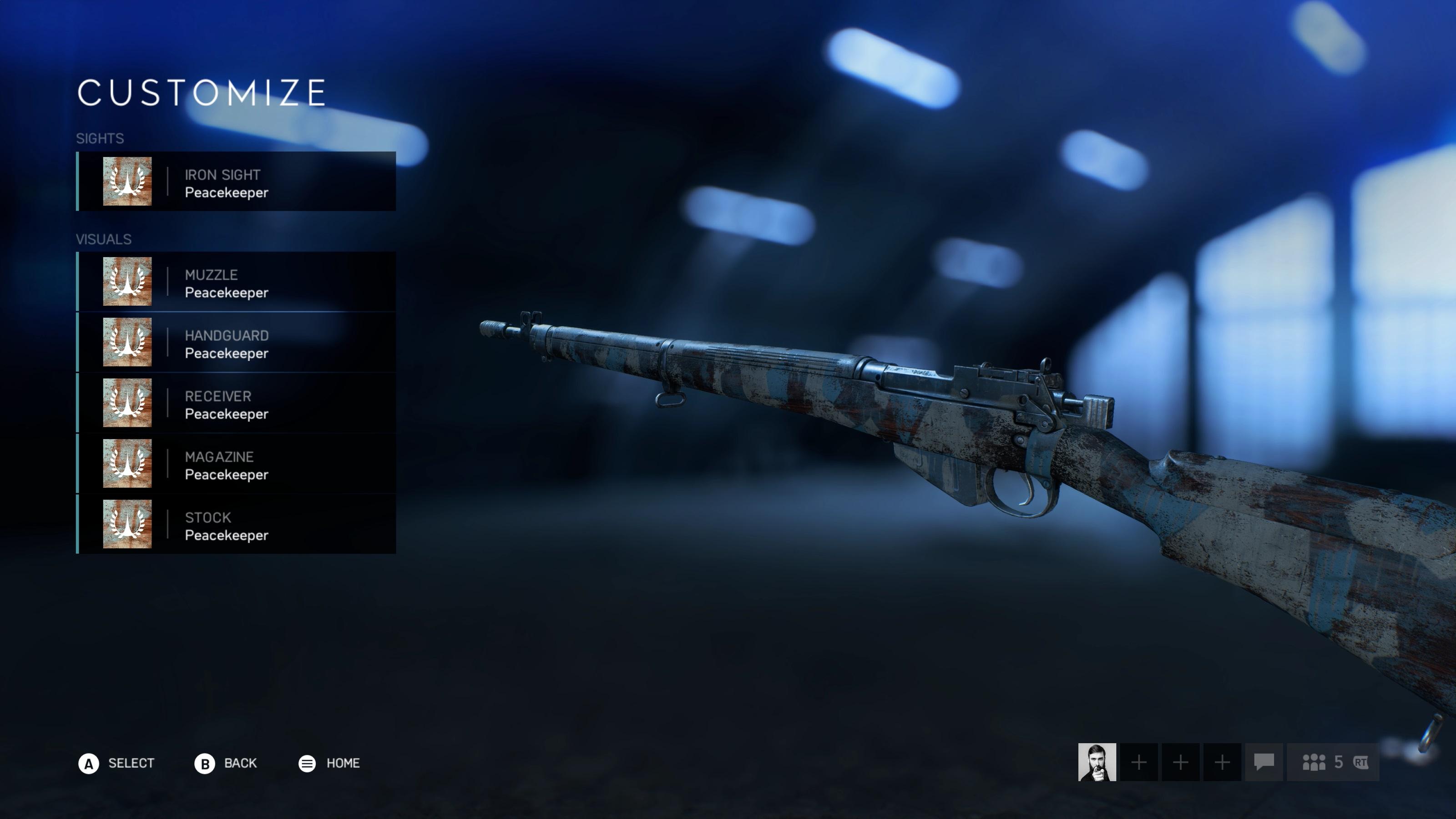Select the Receiver customization slot
Screen dimensions: 1456x819
[x=236, y=404]
